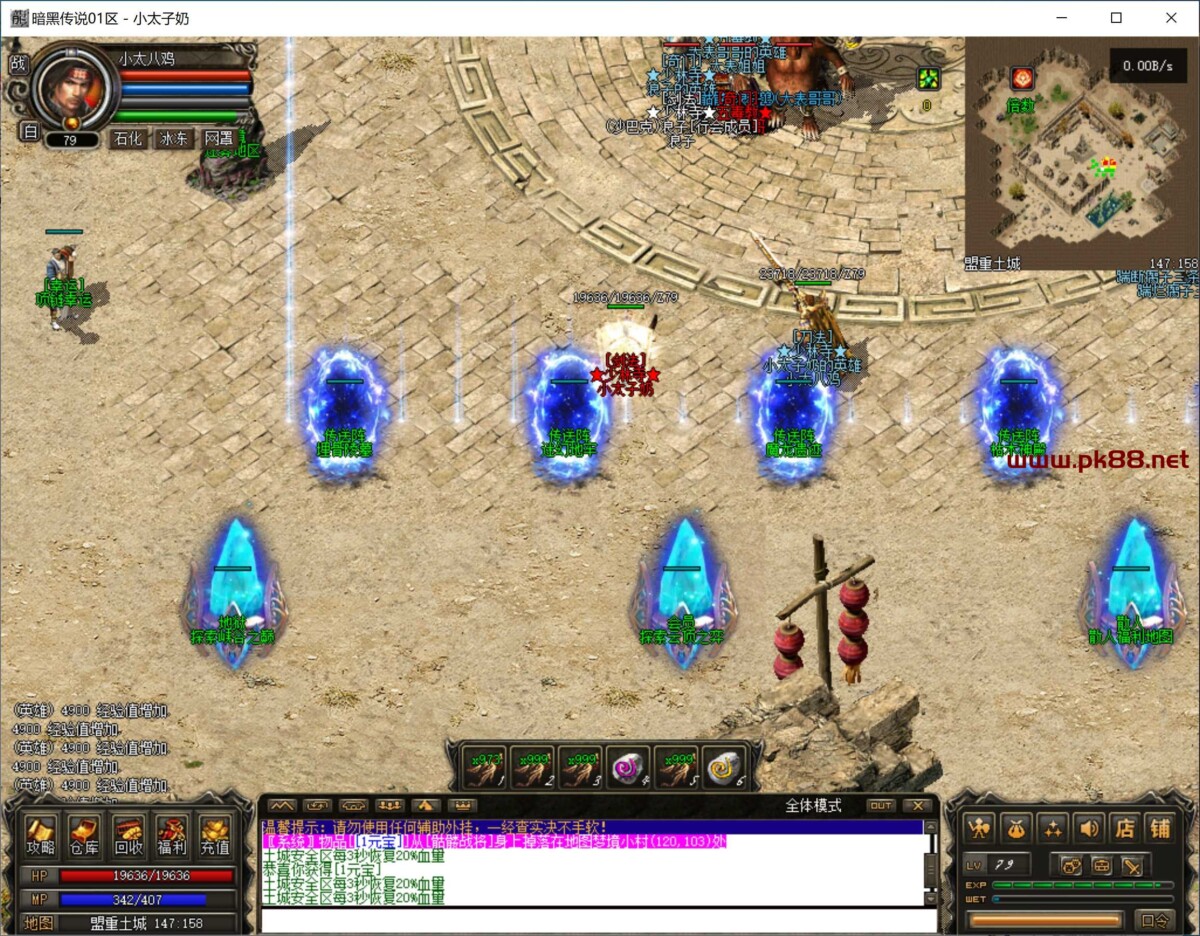Open the 攻略 guide button

41,836
